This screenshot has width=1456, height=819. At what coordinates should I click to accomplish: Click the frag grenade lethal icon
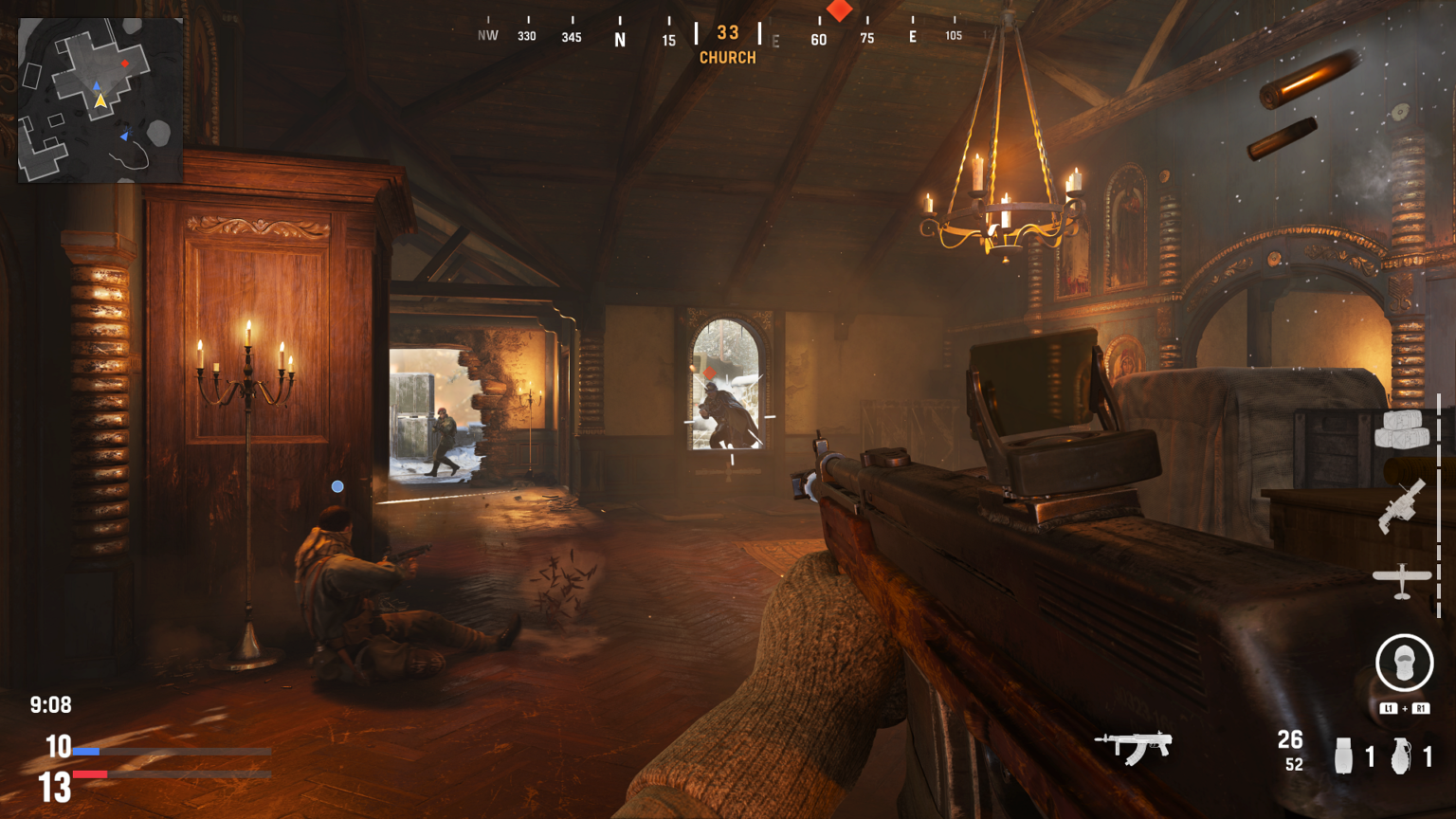pyautogui.click(x=1402, y=755)
